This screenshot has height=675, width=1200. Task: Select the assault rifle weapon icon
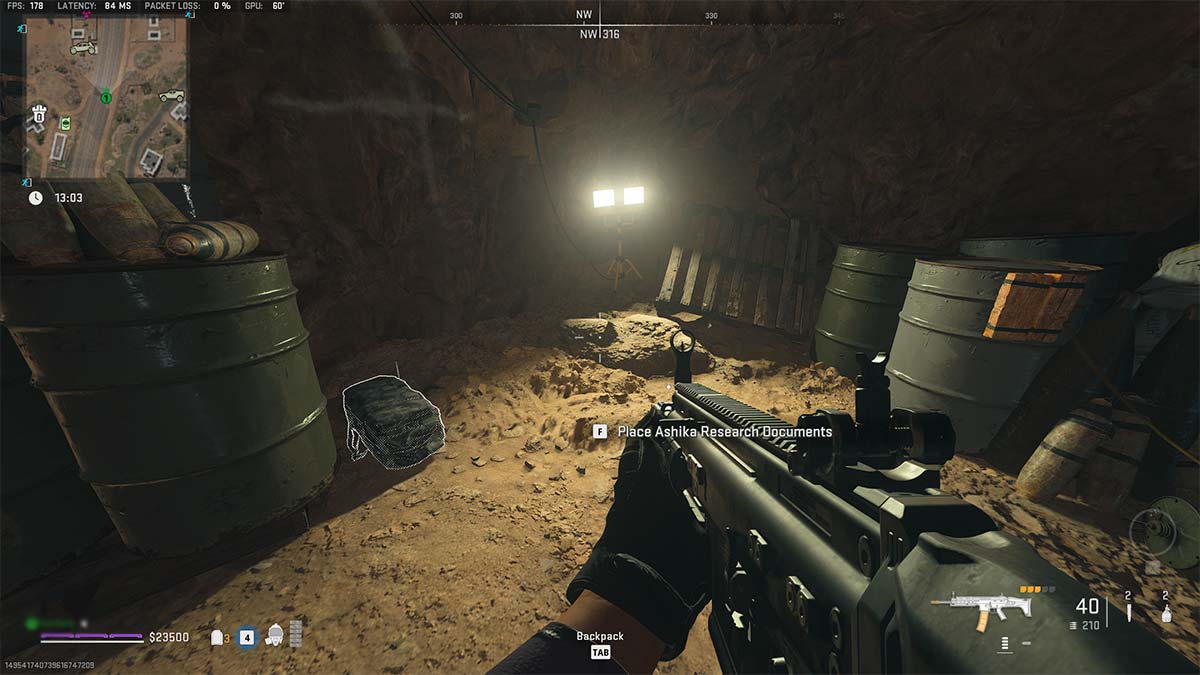coord(973,606)
